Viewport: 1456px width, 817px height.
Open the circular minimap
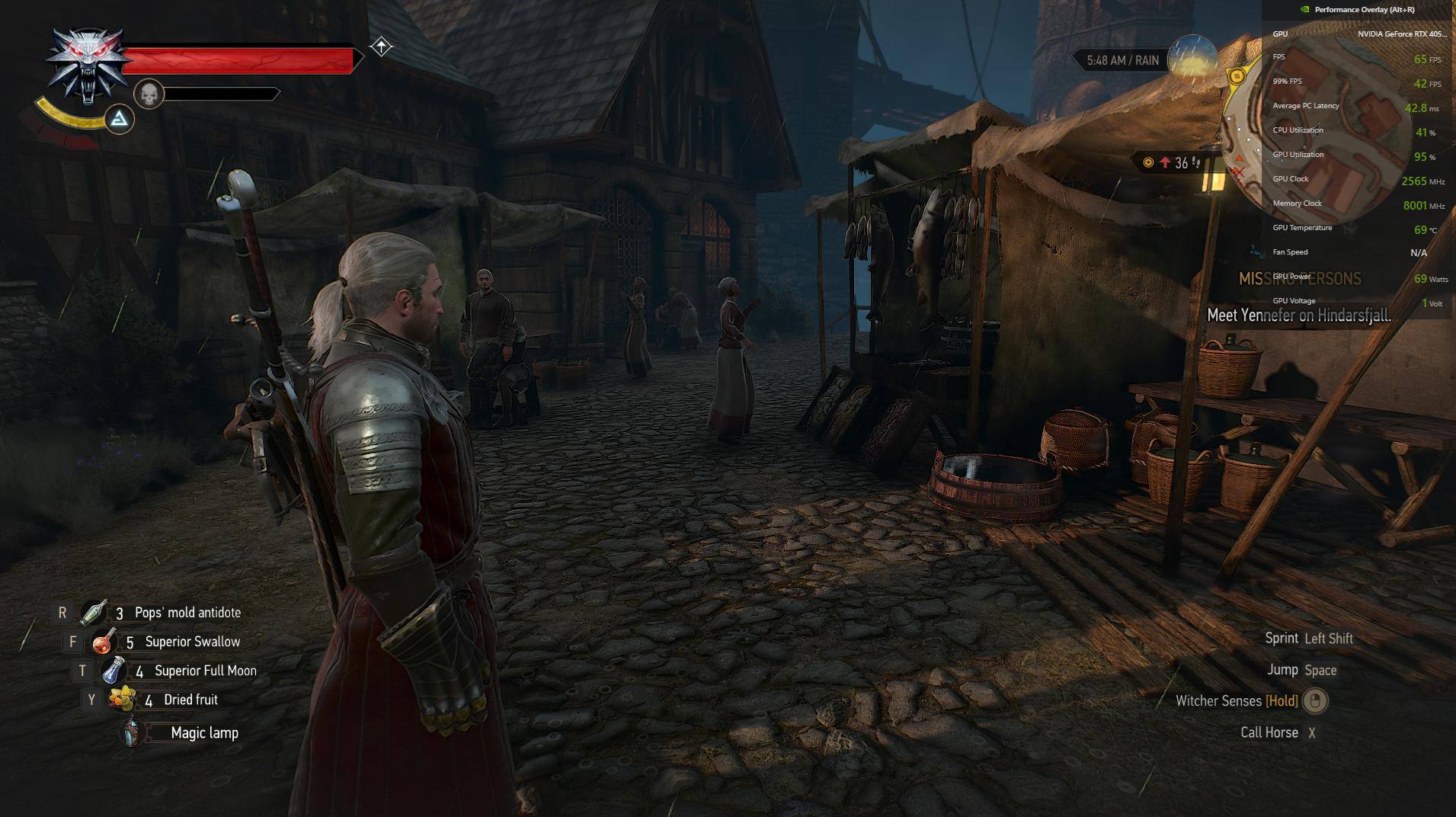pos(1317,130)
